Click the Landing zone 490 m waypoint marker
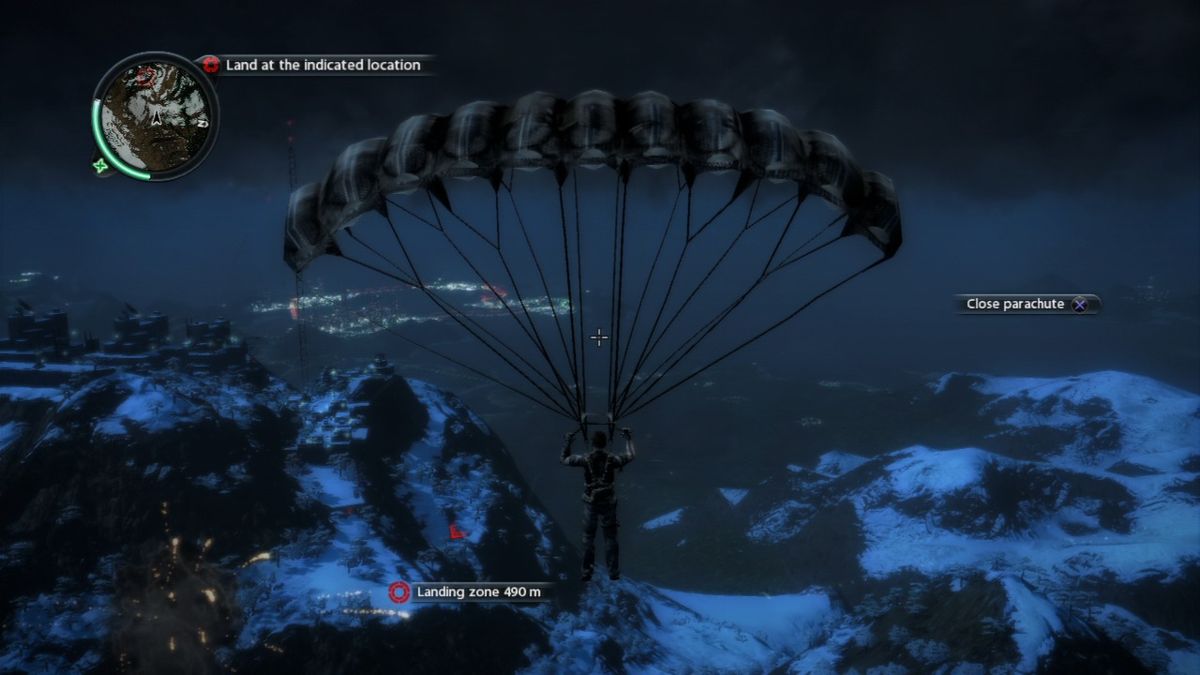 [x=399, y=592]
